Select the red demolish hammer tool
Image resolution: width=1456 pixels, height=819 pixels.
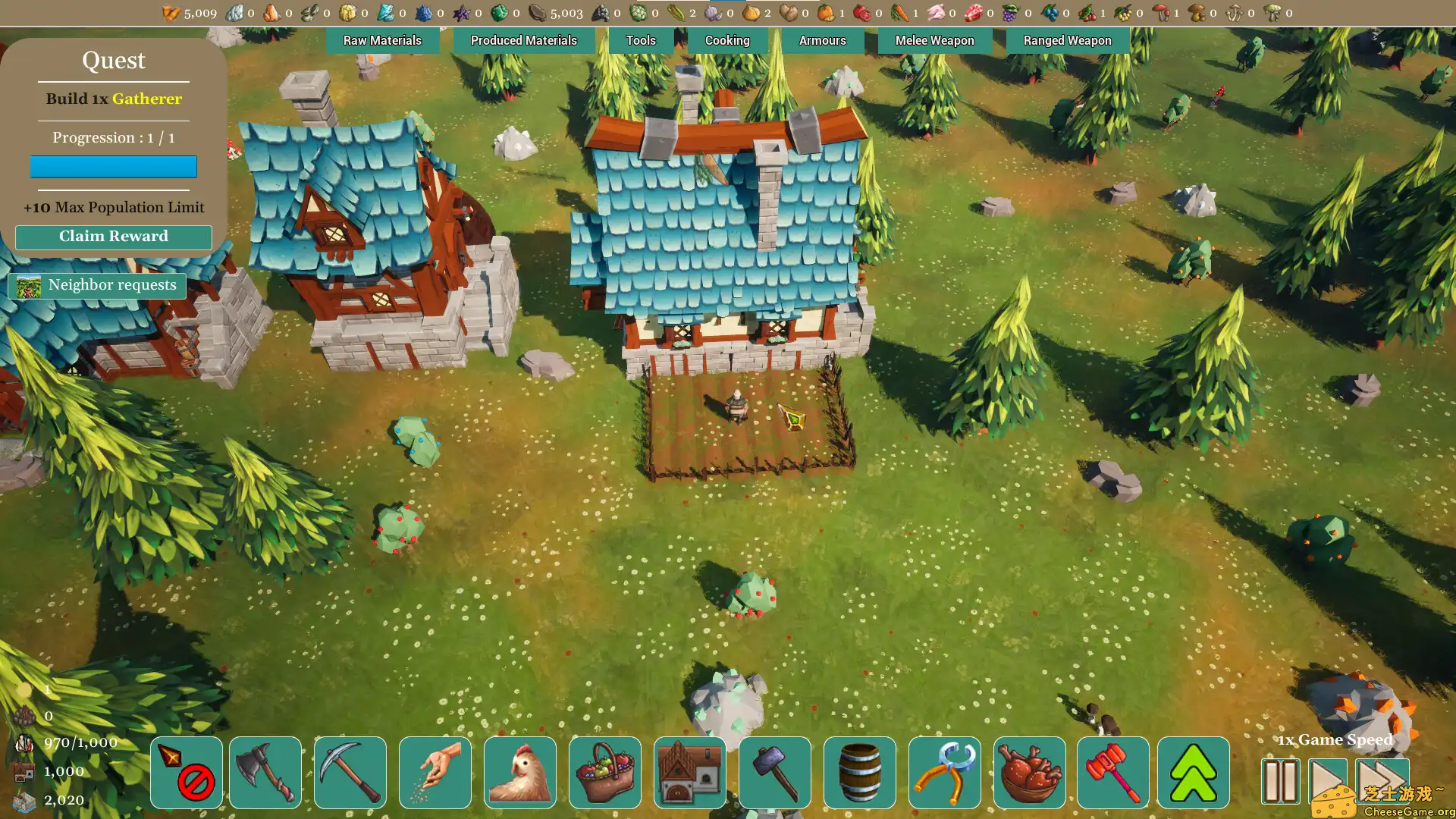pyautogui.click(x=1112, y=772)
